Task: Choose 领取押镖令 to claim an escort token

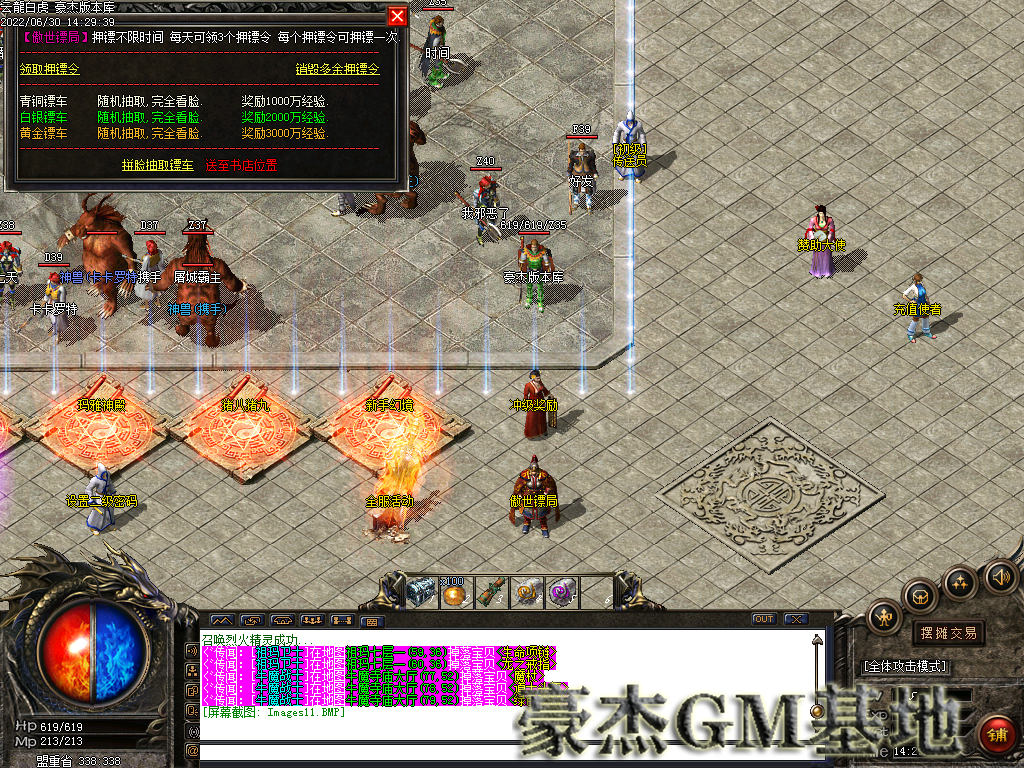Action: click(x=50, y=69)
